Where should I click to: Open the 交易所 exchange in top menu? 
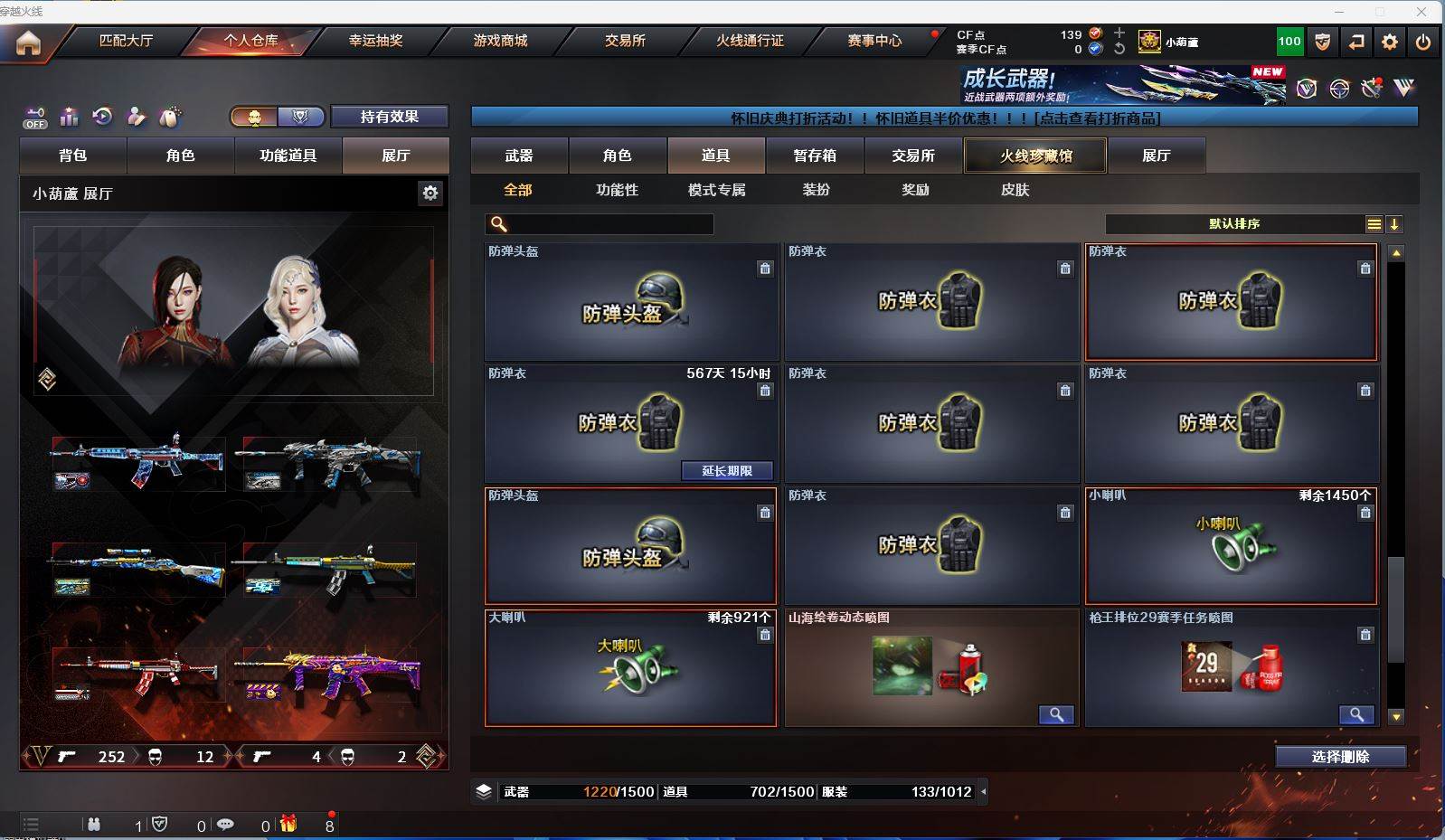click(625, 41)
